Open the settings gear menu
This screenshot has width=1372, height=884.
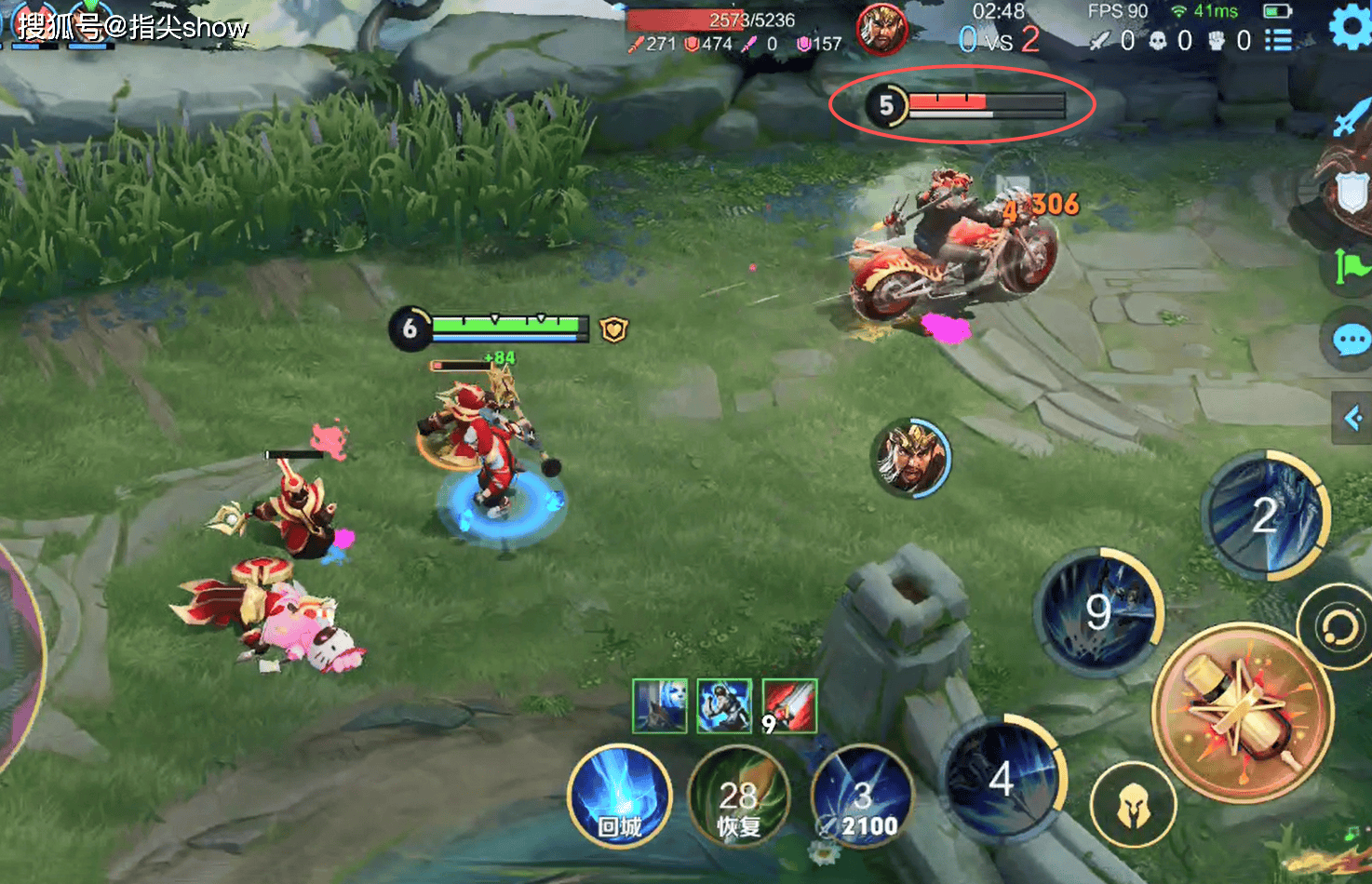pos(1349,27)
